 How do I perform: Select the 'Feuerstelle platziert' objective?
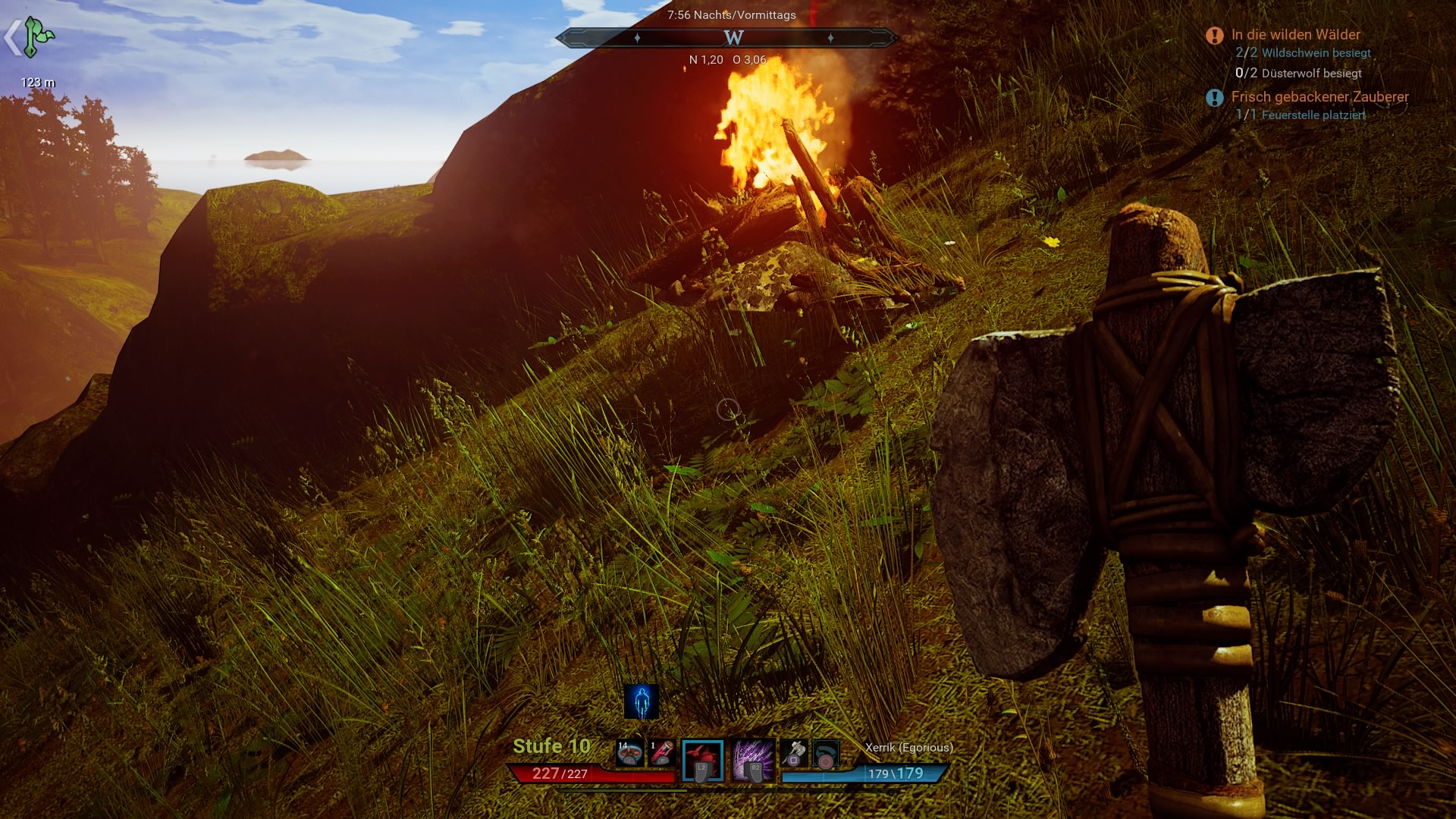point(1313,115)
